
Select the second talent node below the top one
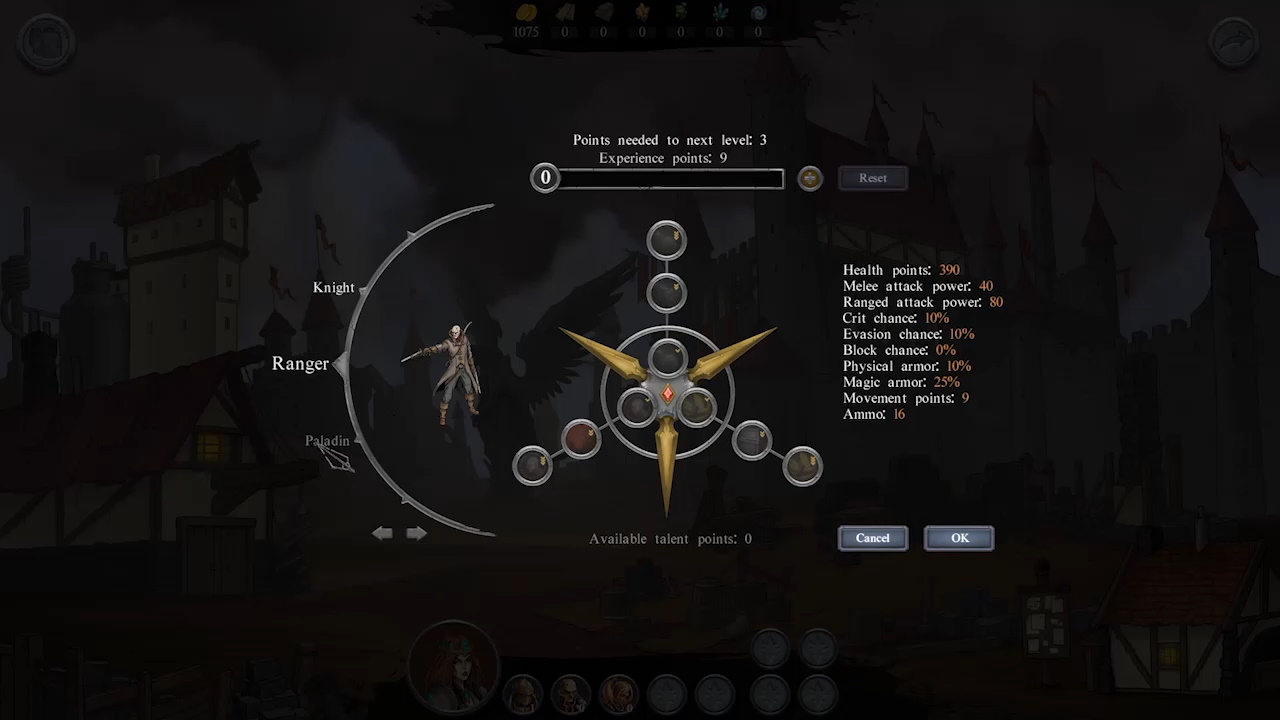pyautogui.click(x=666, y=291)
